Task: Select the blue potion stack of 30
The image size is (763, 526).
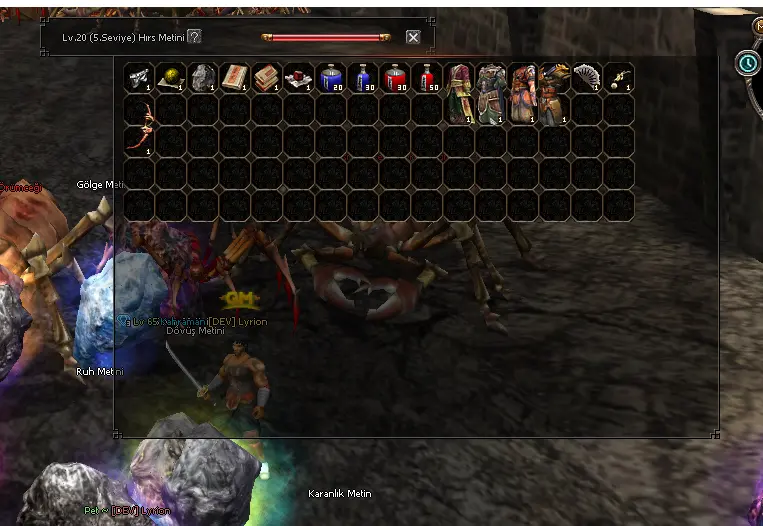Action: [363, 77]
